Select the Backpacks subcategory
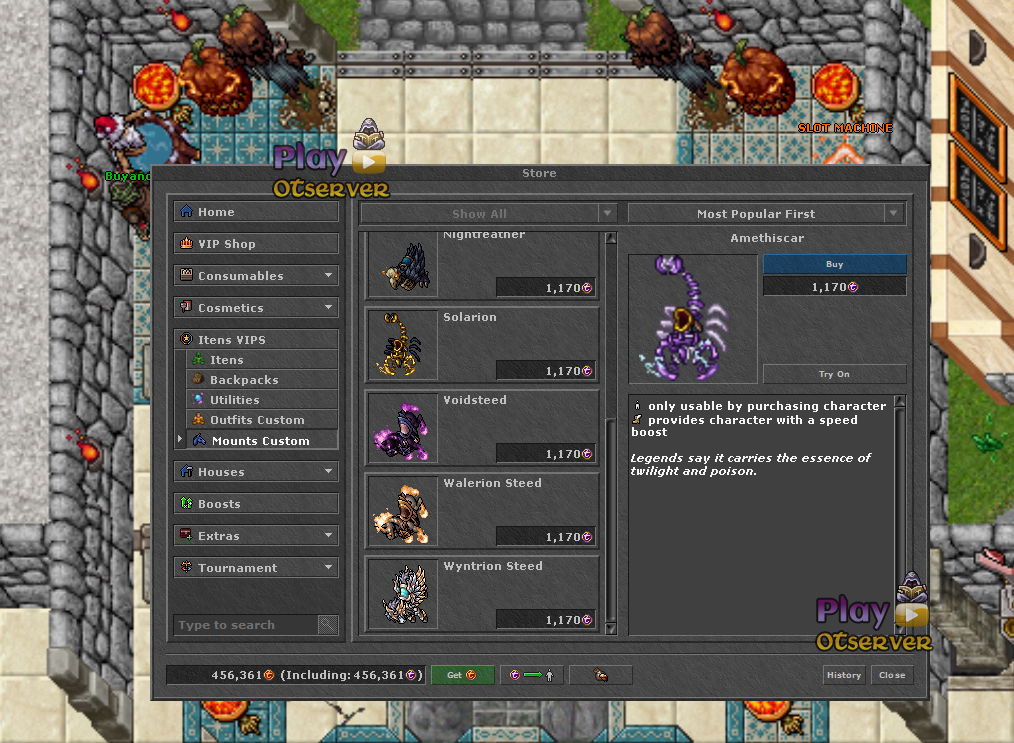The width and height of the screenshot is (1014, 743). [x=261, y=380]
